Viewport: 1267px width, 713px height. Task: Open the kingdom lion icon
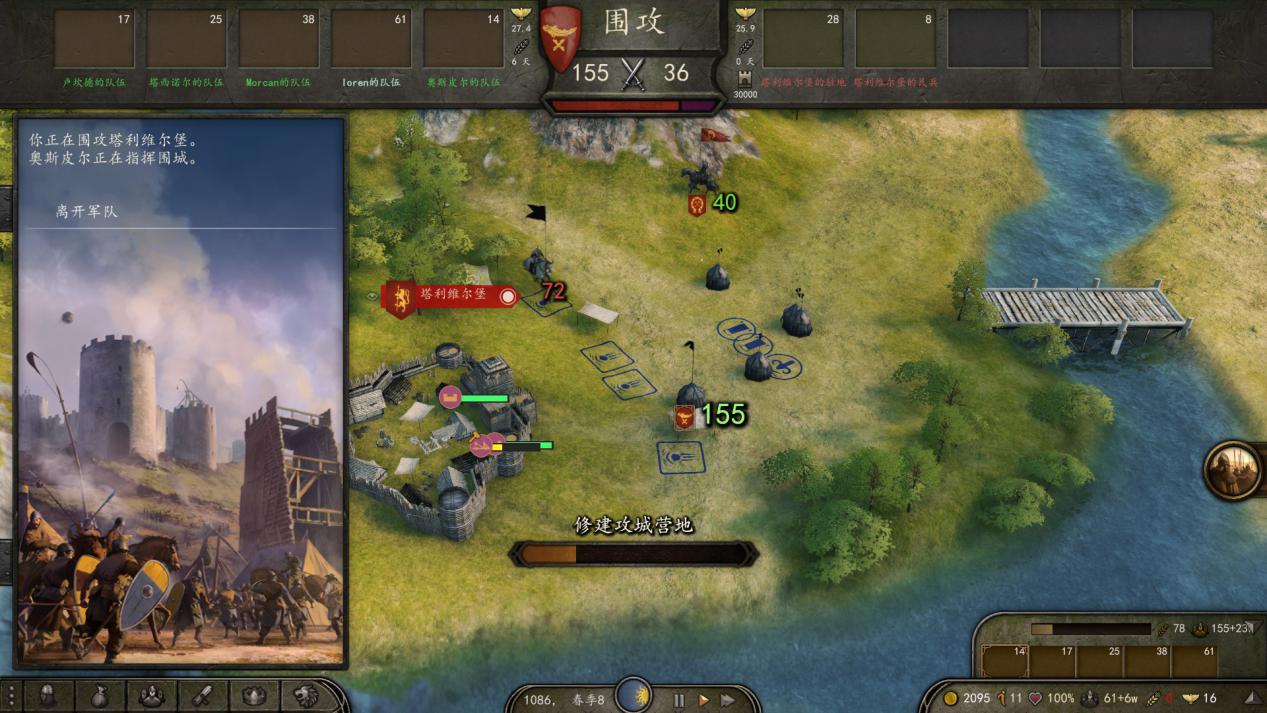(305, 696)
